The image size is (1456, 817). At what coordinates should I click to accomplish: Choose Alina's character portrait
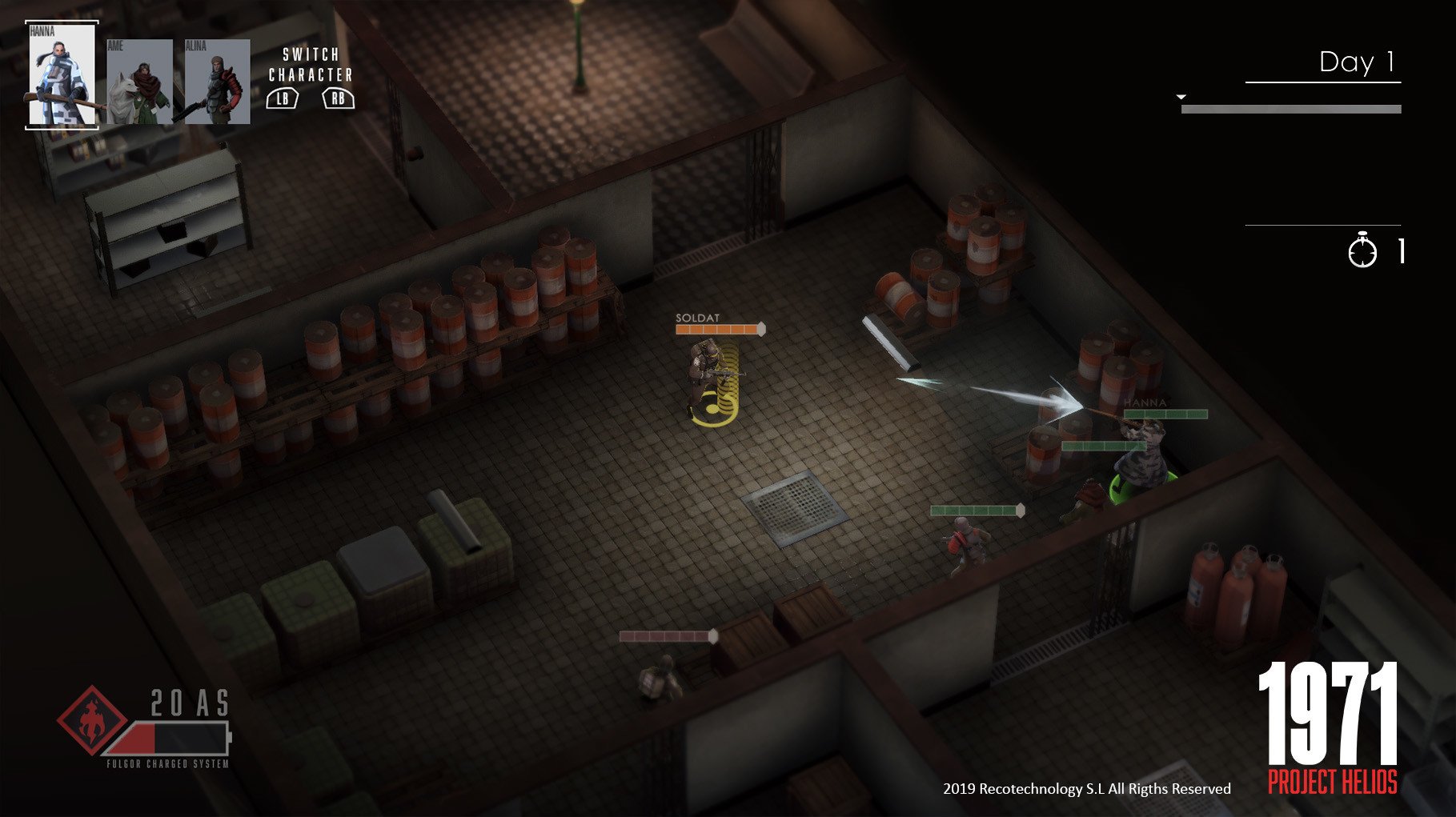[x=217, y=82]
